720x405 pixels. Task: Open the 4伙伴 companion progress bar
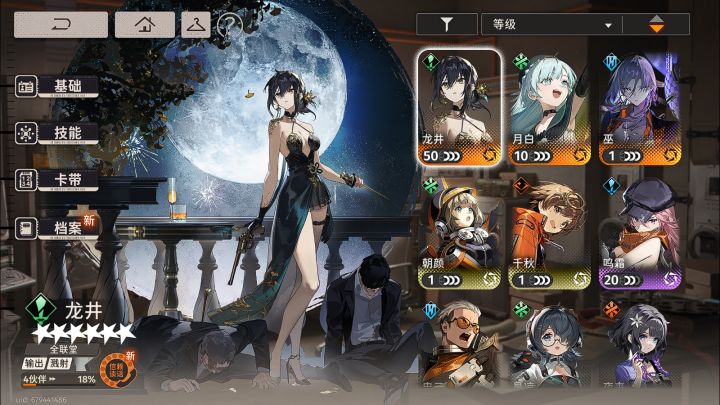point(60,380)
